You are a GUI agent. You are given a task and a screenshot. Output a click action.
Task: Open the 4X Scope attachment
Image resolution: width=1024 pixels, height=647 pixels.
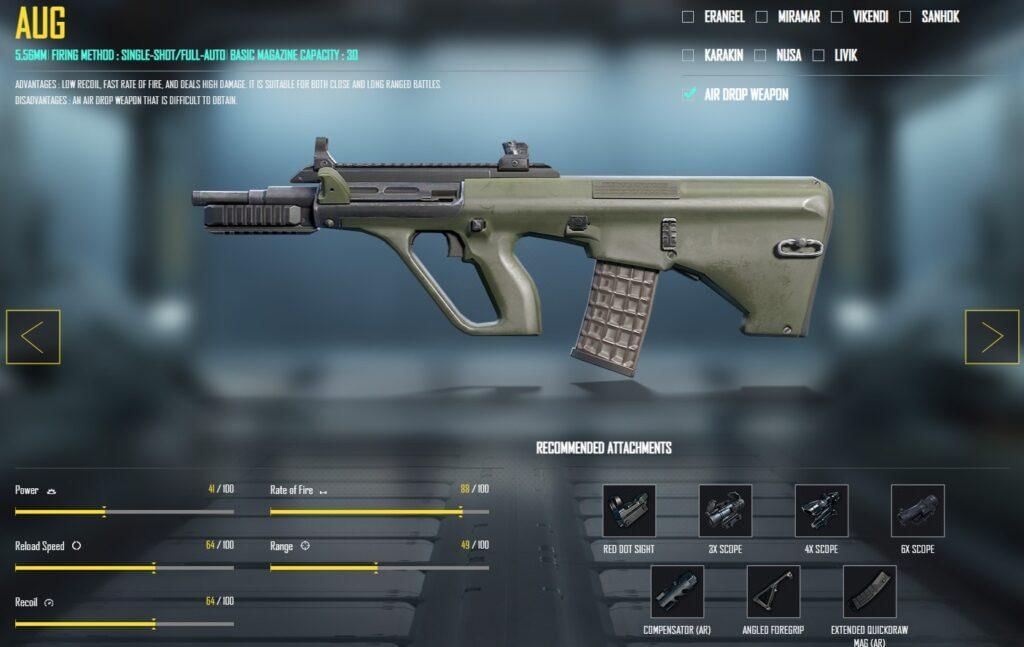pos(821,511)
